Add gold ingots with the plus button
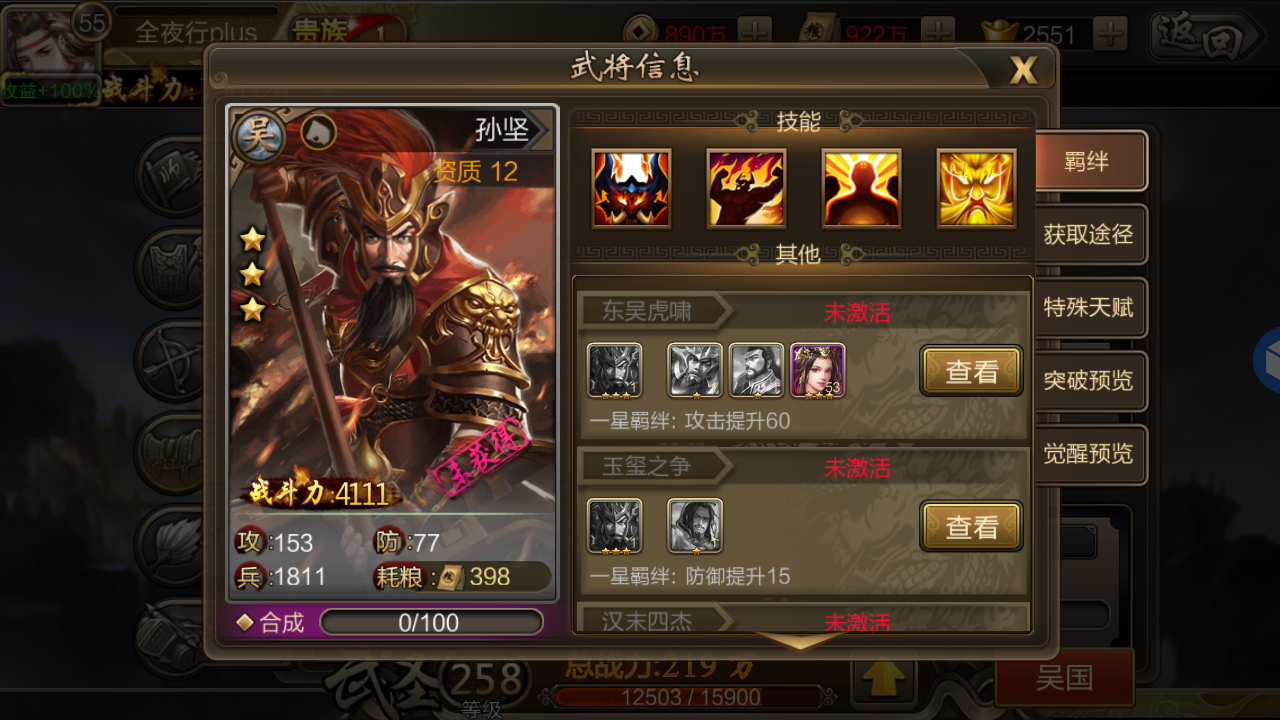 click(1110, 35)
